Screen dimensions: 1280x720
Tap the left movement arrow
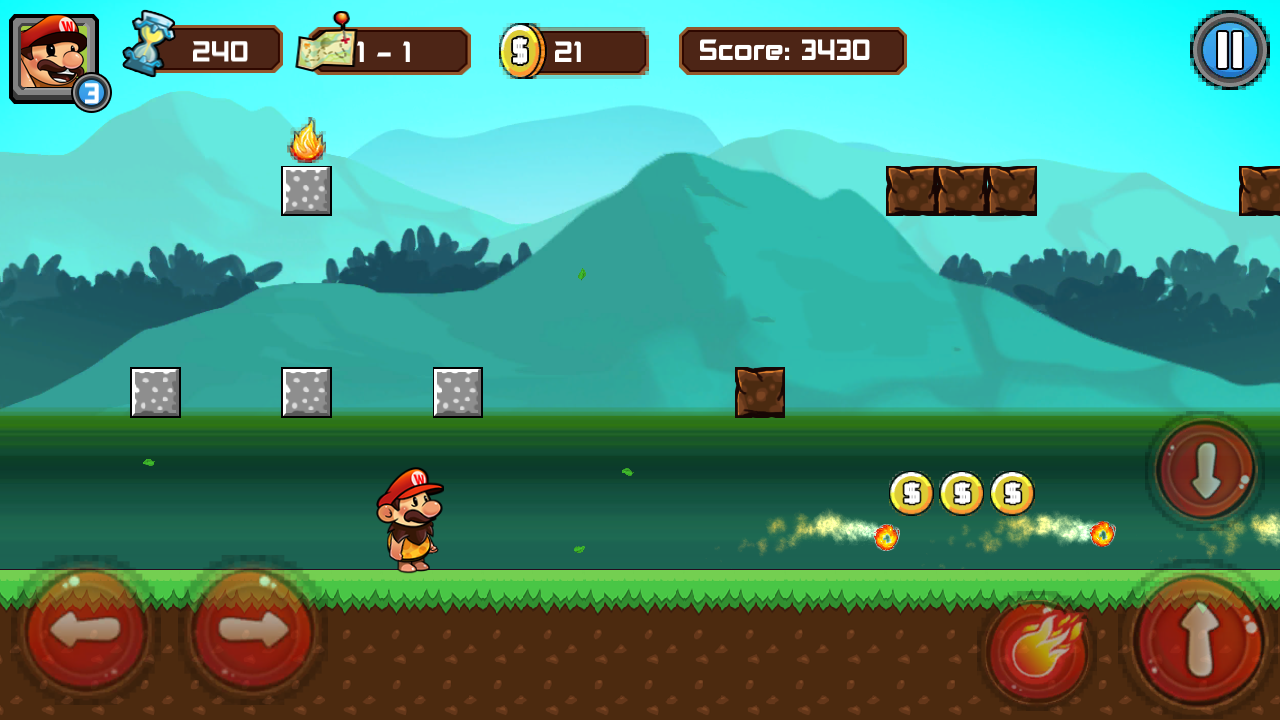coord(85,632)
